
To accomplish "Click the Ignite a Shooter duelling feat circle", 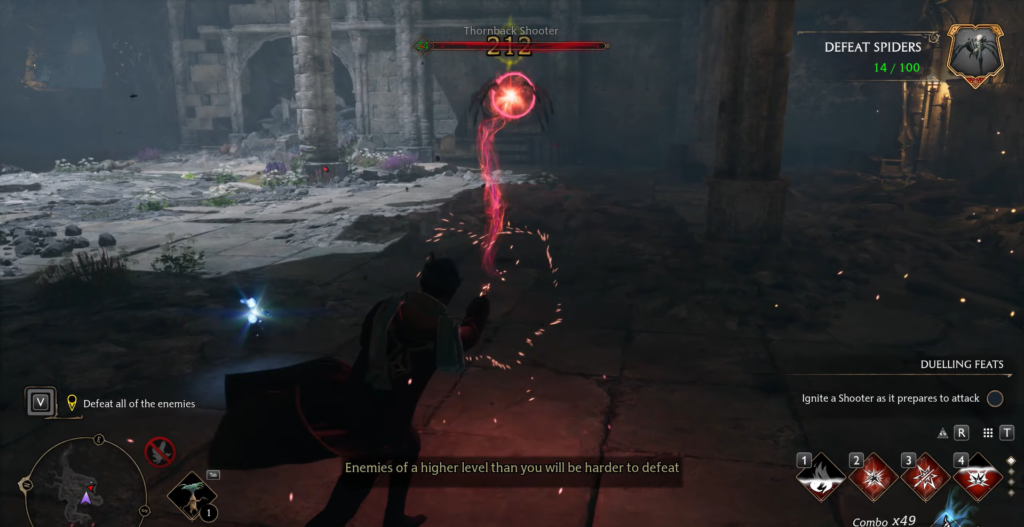I will click(x=995, y=398).
